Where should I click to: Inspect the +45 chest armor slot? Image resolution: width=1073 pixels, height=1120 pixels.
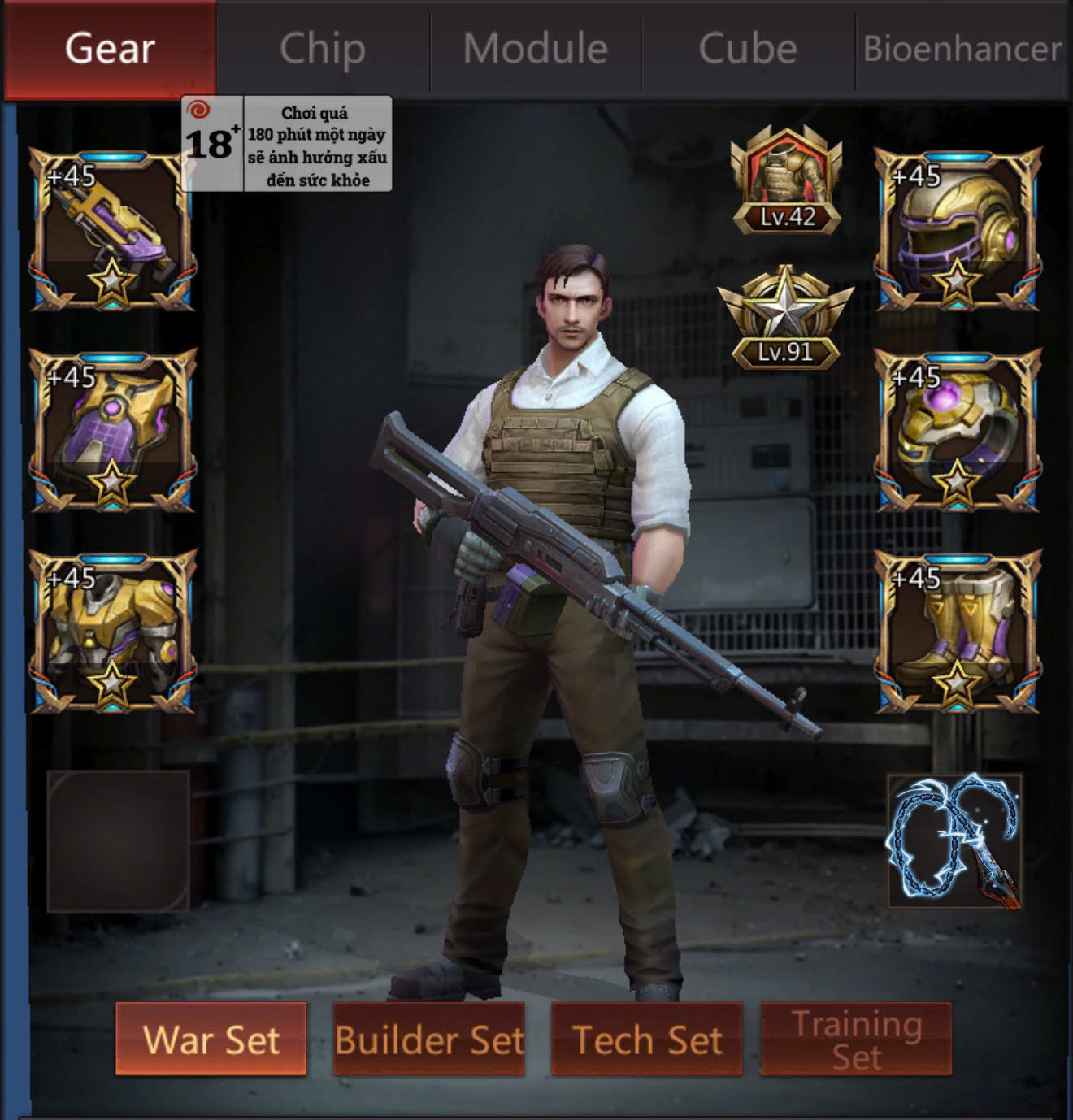113,632
